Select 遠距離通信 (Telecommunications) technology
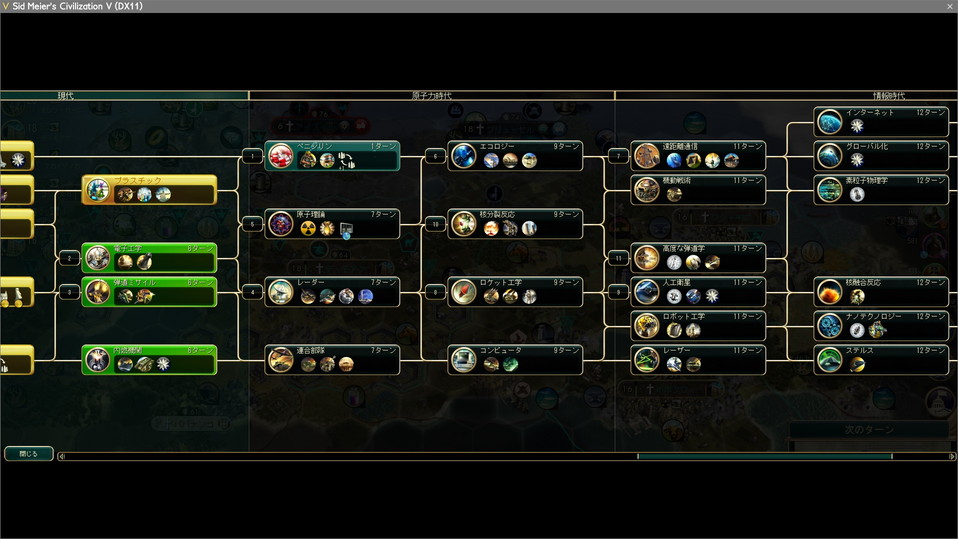Screen dimensions: 958x539 tap(698, 156)
